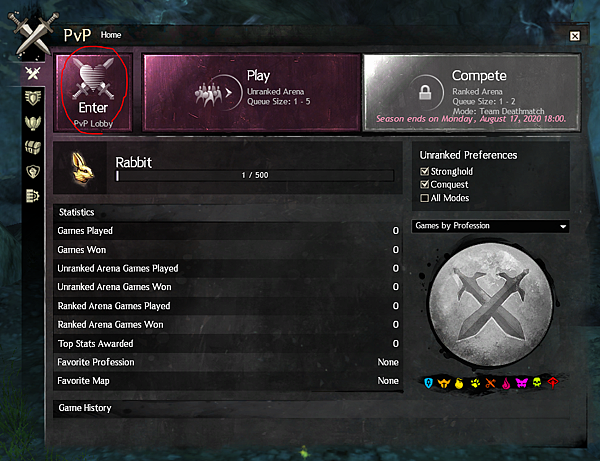600x461 pixels.
Task: Click the pink flame profession icon
Action: [504, 382]
